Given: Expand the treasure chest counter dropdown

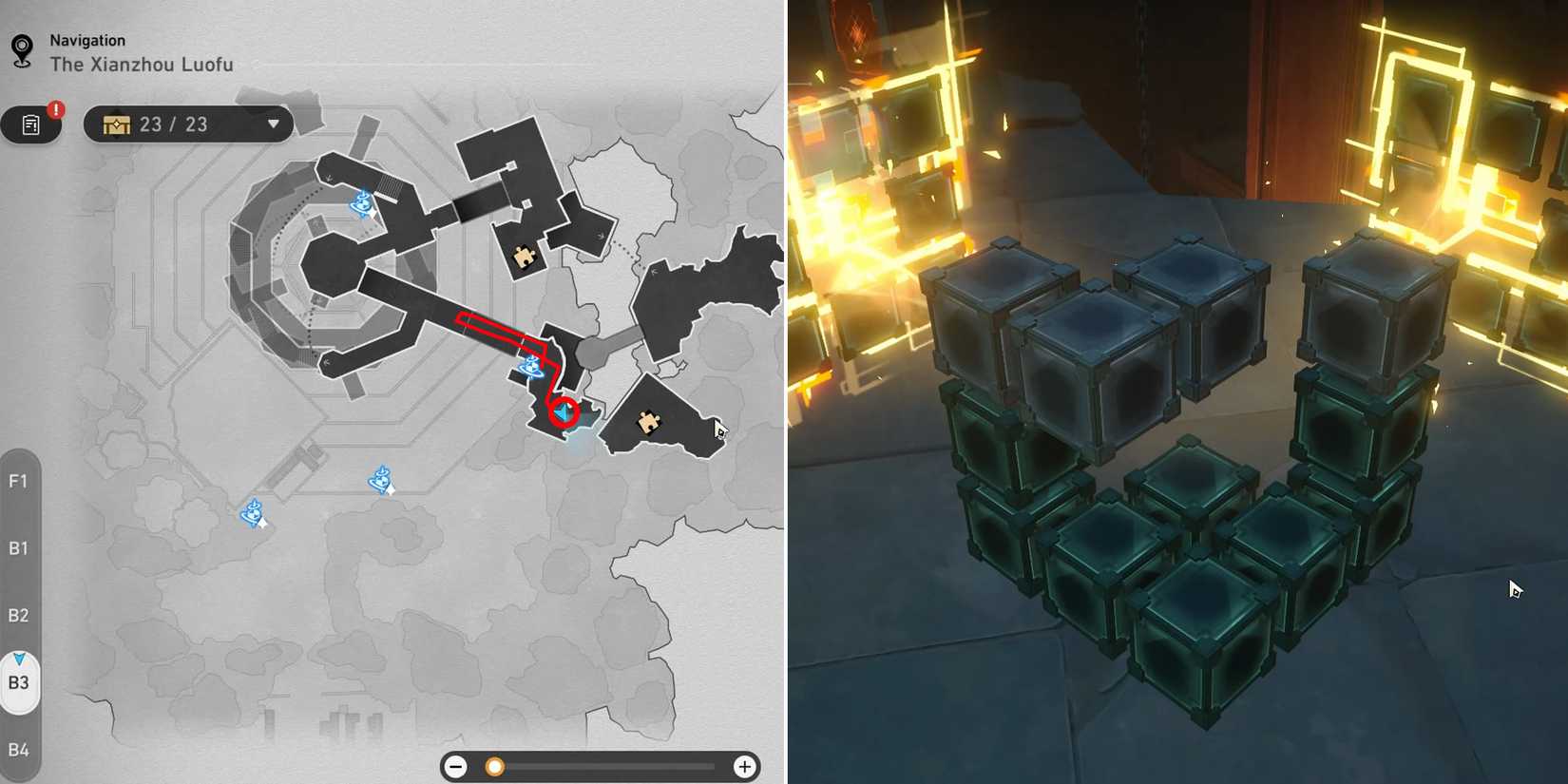Looking at the screenshot, I should [x=274, y=124].
